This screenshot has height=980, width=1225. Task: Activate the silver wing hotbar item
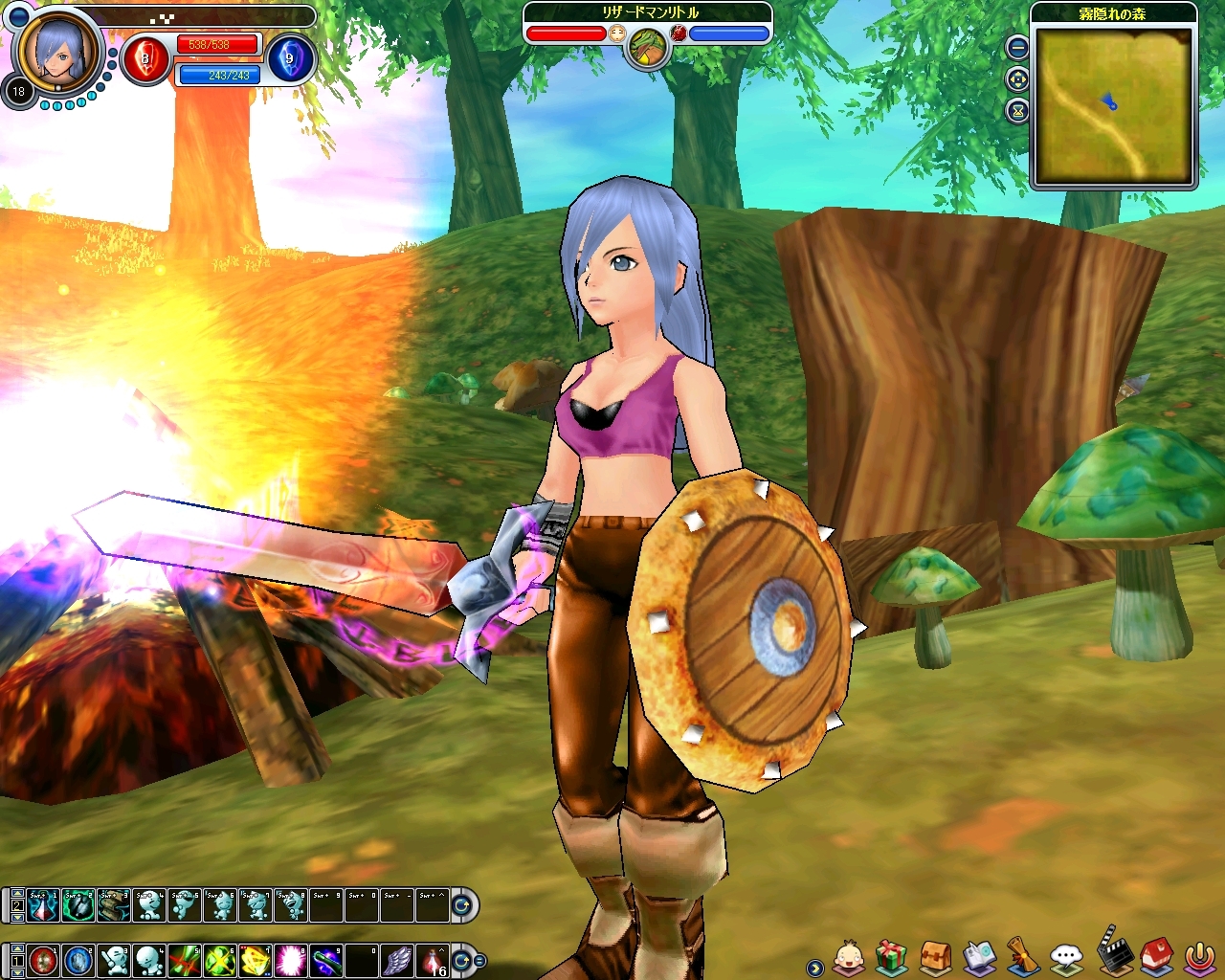click(x=397, y=960)
